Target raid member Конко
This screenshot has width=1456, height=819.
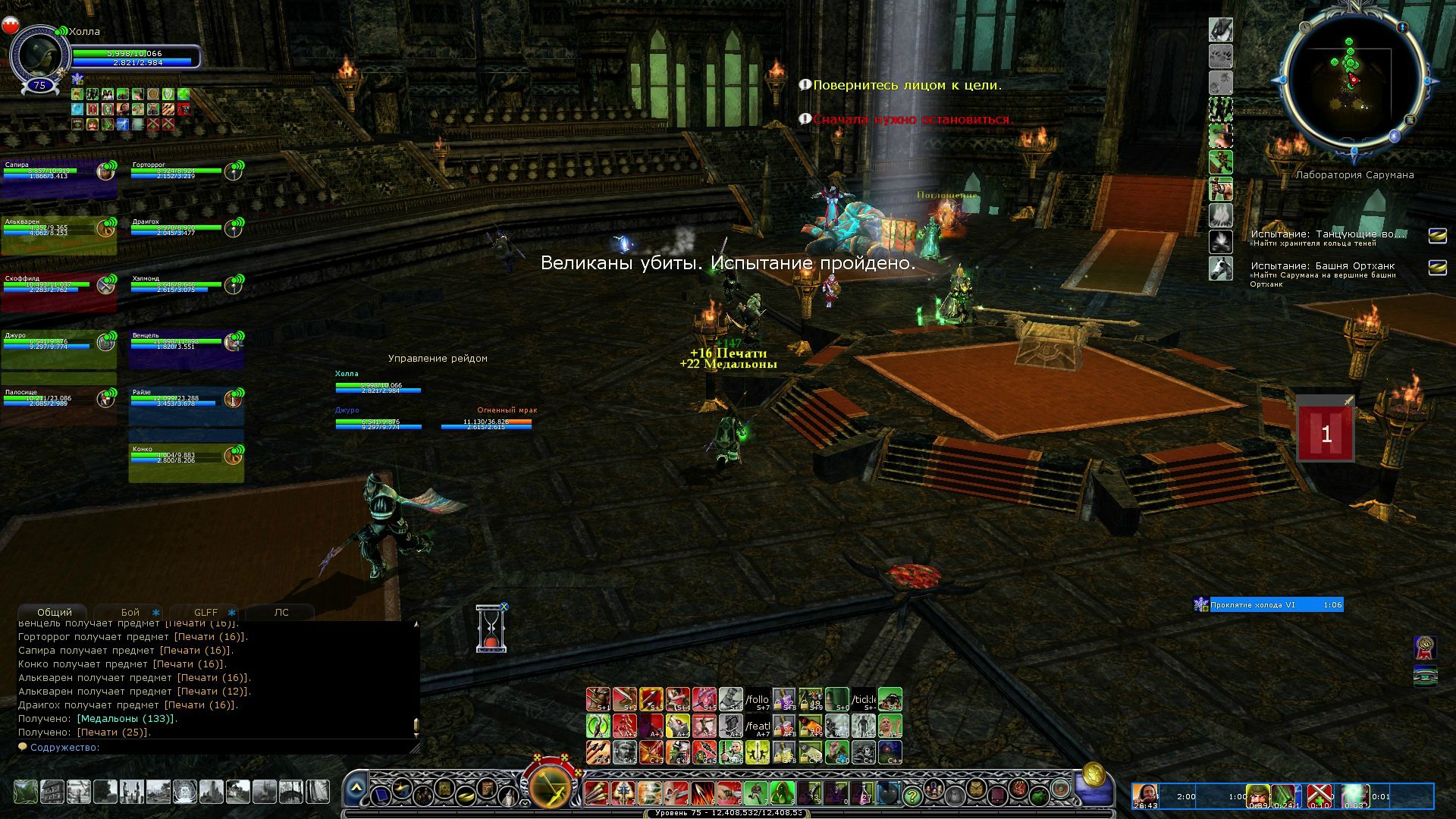point(186,463)
